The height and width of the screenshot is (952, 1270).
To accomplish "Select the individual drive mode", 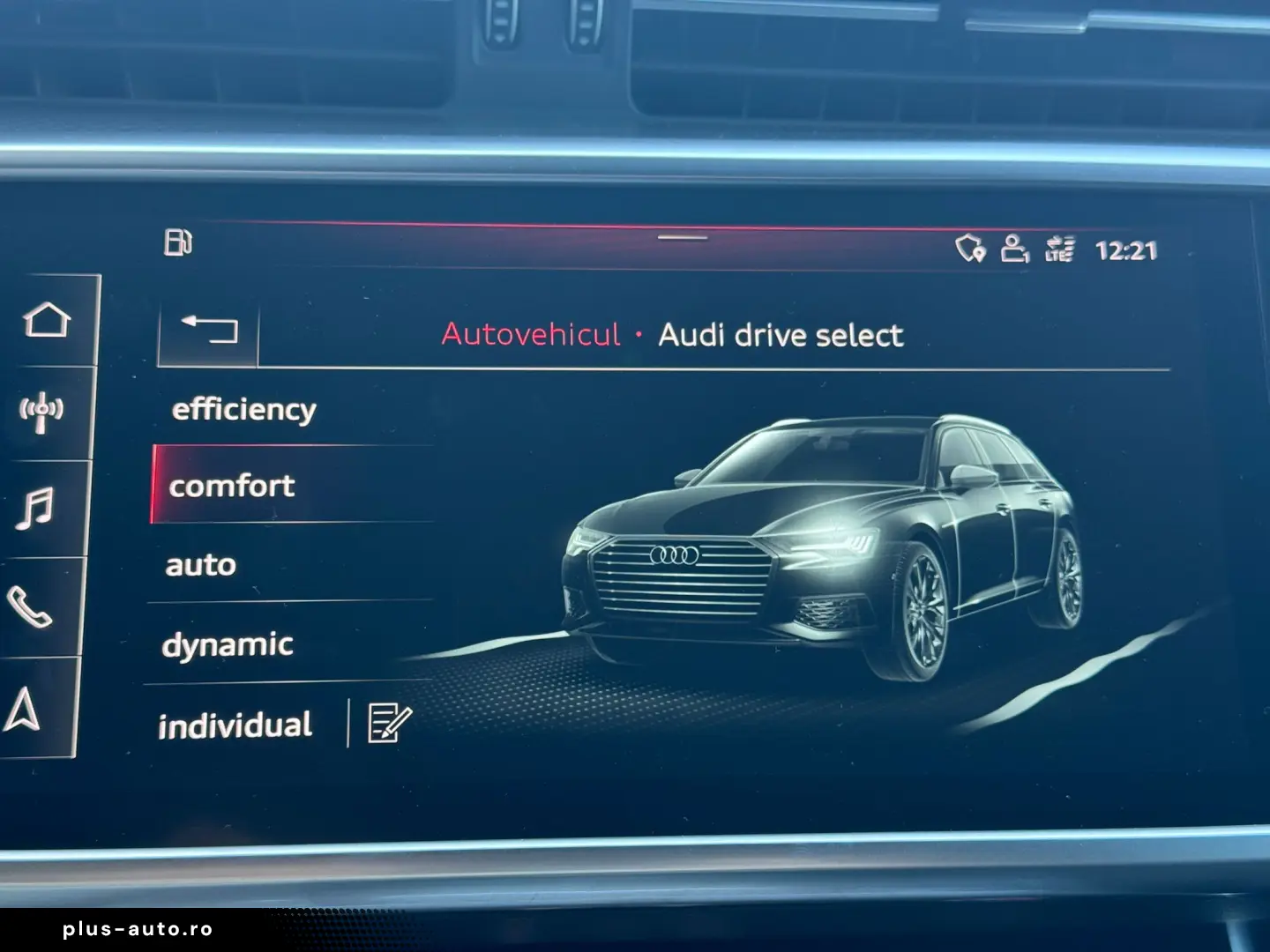I will click(x=234, y=723).
